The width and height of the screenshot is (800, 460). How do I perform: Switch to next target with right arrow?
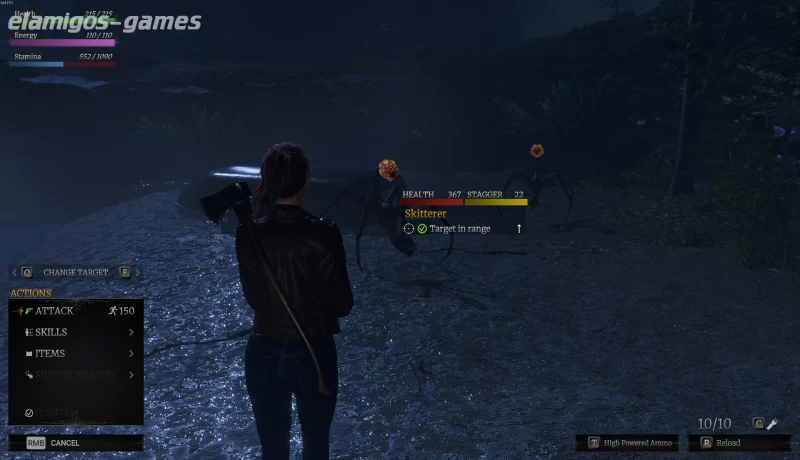[x=137, y=272]
